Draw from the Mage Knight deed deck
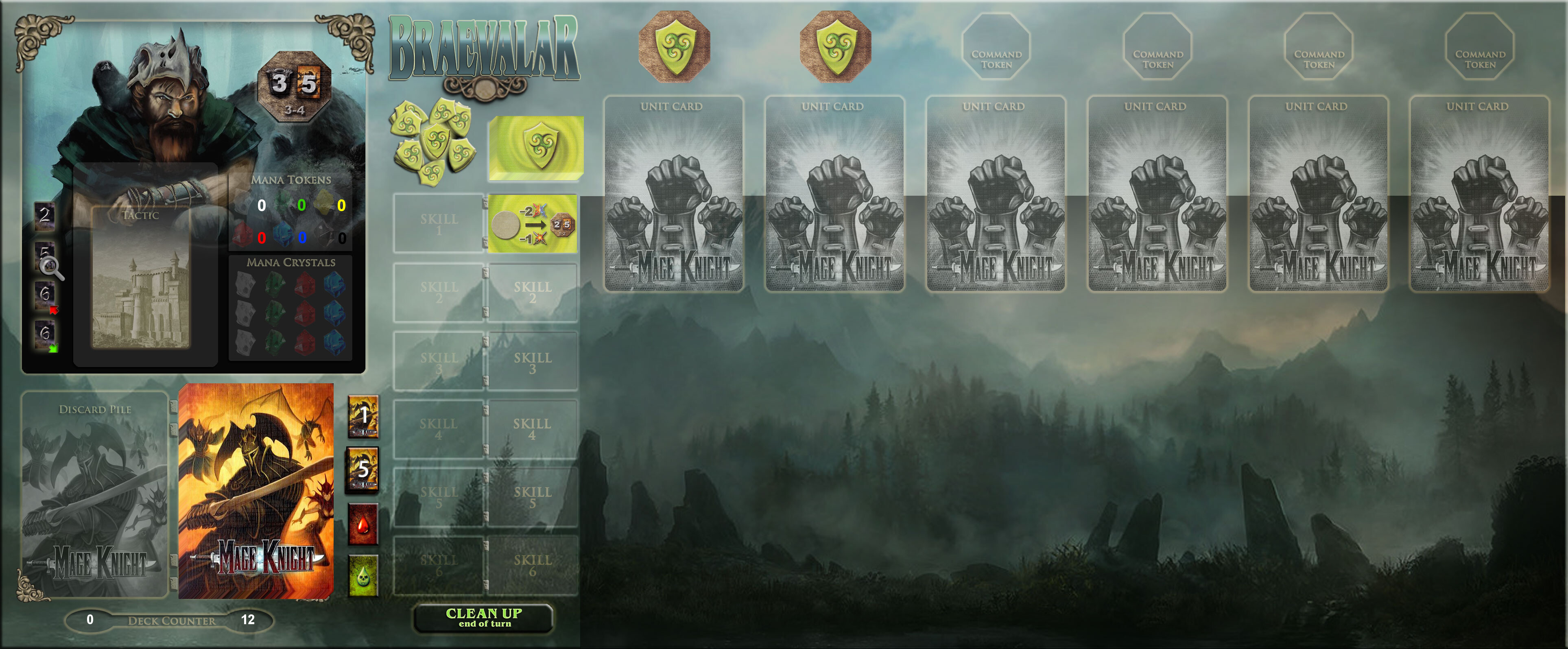 [x=256, y=491]
